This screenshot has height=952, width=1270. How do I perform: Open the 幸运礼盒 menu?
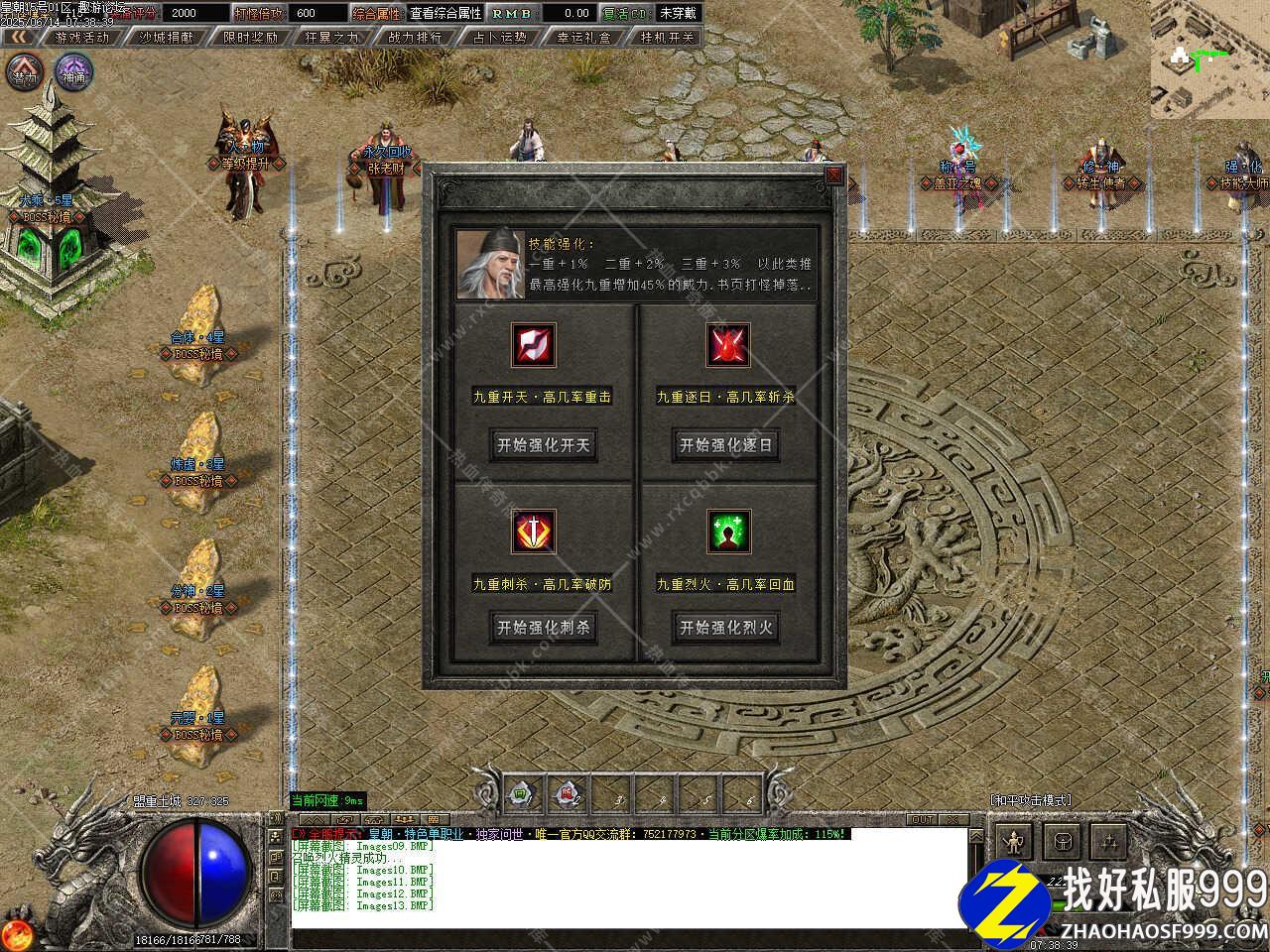[x=583, y=37]
